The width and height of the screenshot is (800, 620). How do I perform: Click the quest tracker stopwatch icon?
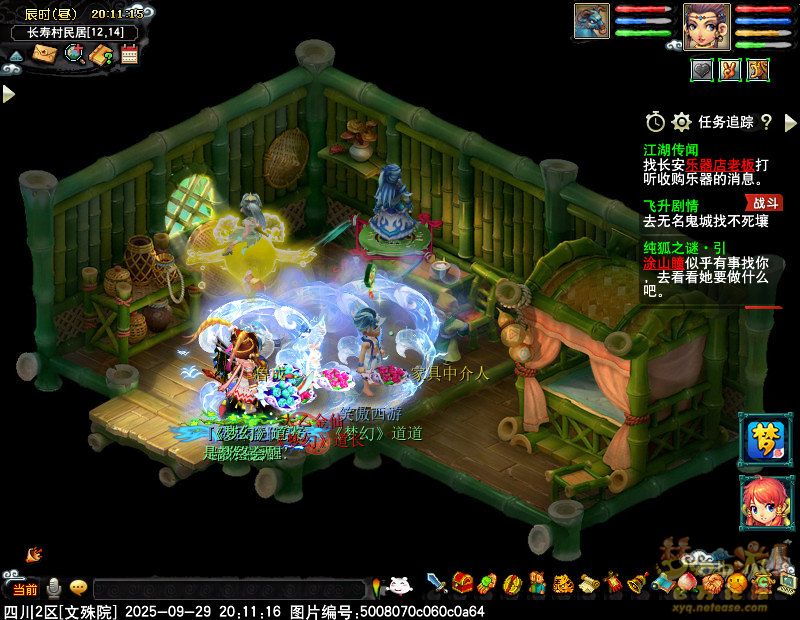coord(655,122)
